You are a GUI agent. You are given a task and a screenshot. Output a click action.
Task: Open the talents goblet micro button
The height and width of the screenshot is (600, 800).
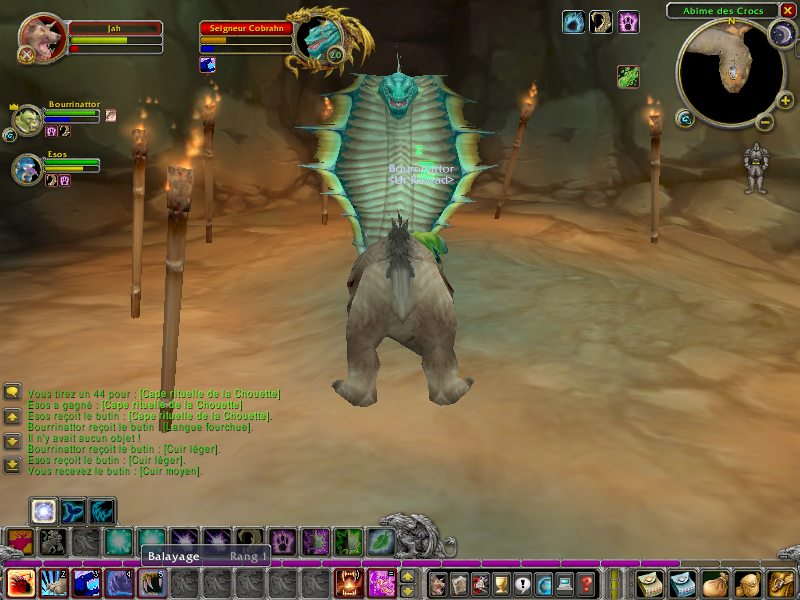pos(501,584)
